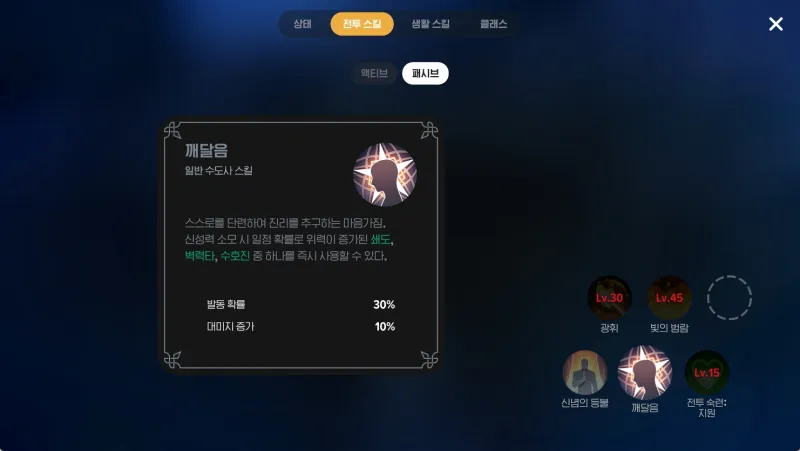Click the empty dashed skill slot
The image size is (800, 451).
coord(729,297)
